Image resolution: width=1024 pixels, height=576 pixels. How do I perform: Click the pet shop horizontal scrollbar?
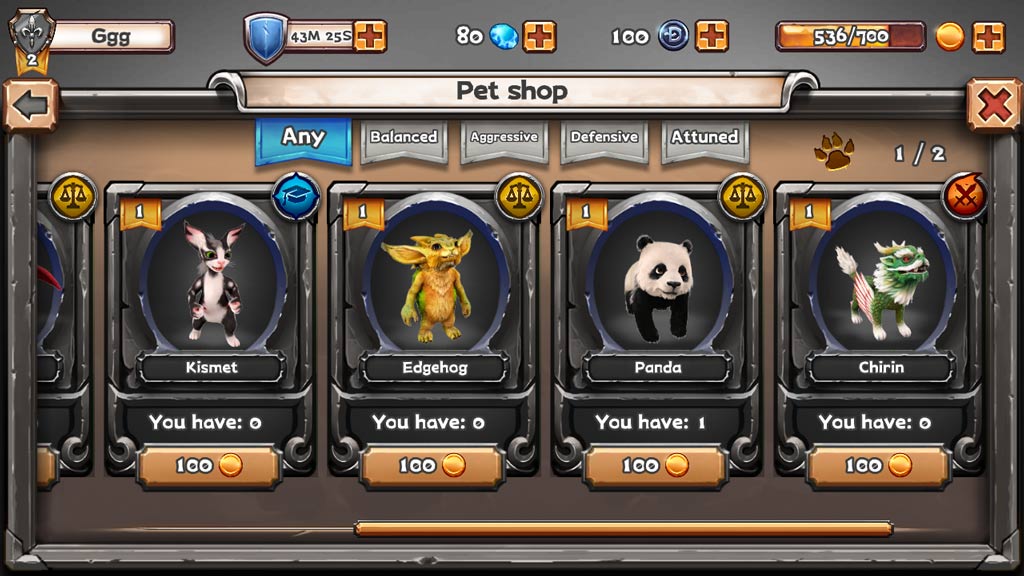(x=622, y=528)
